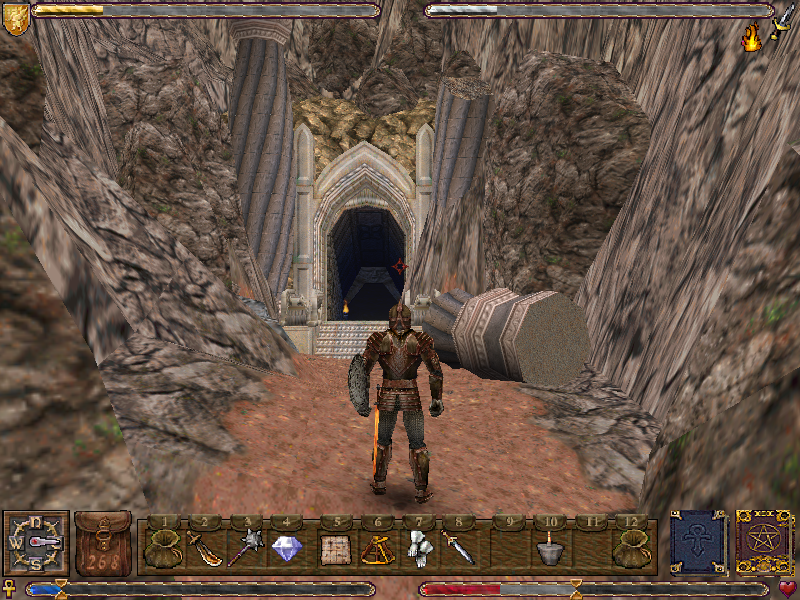This screenshot has width=800, height=600.
Task: Use the mortar and pestle slot
Action: tap(548, 549)
